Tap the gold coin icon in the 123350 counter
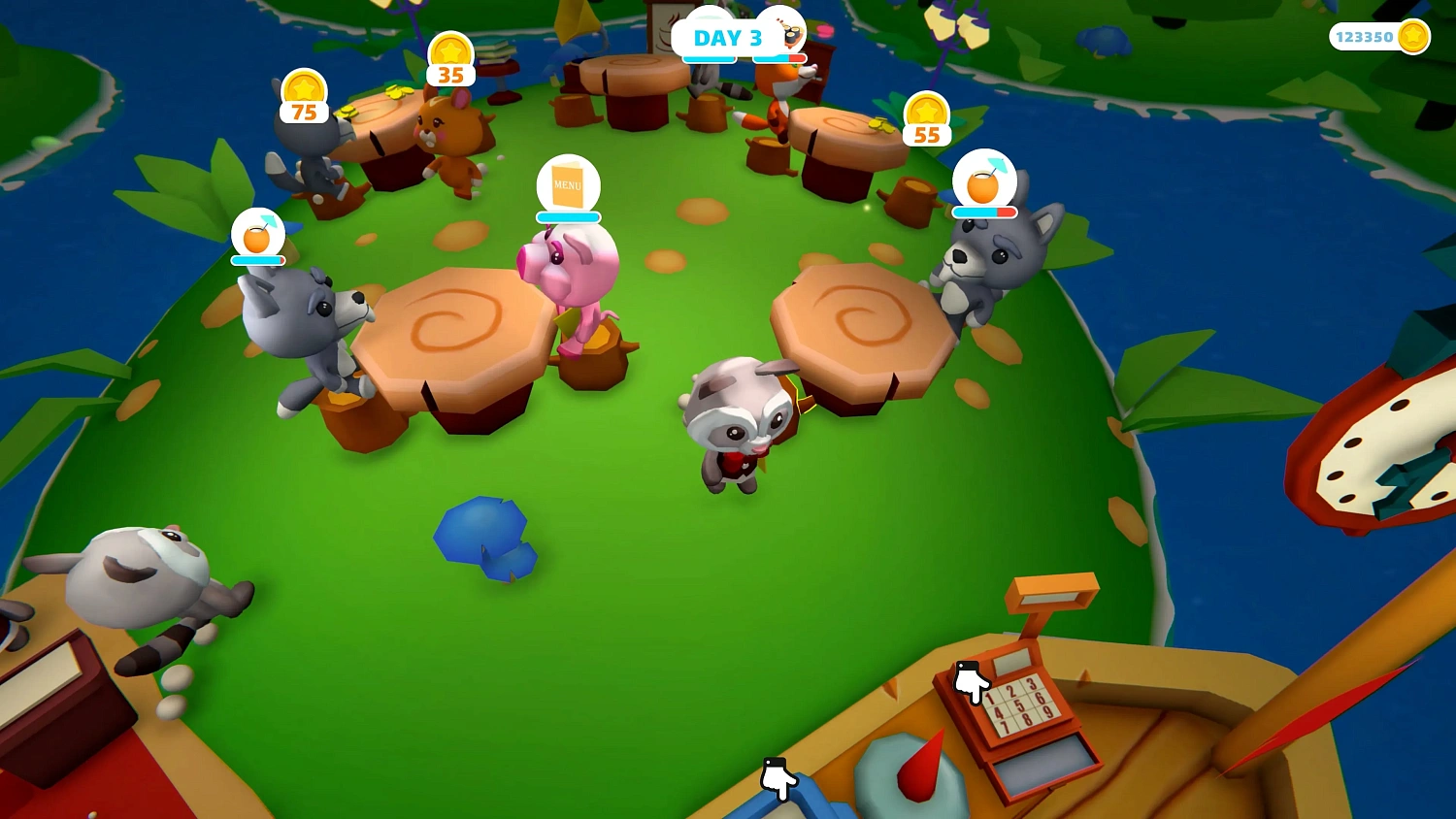 click(1413, 35)
